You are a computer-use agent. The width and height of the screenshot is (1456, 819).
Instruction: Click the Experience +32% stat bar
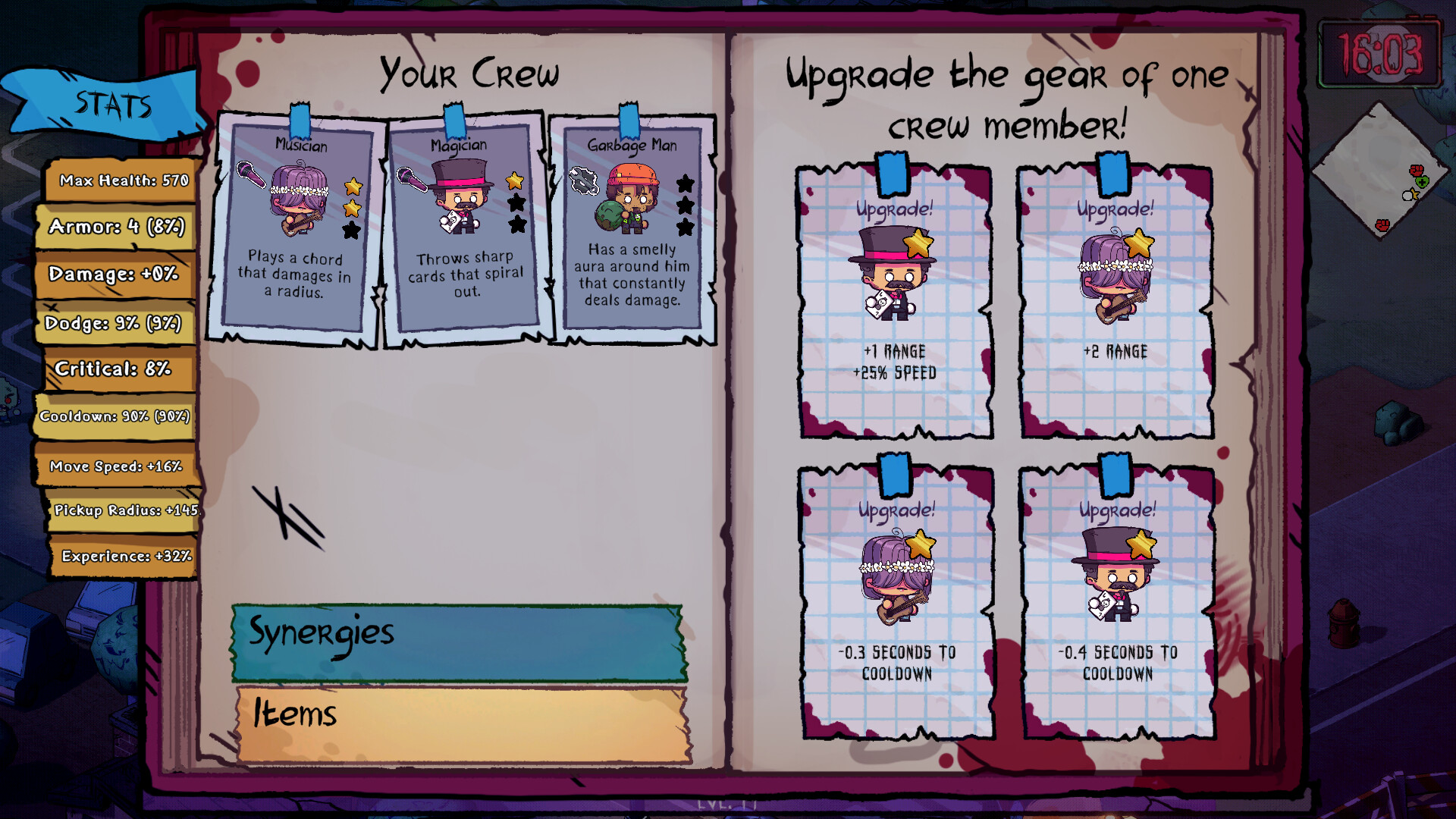pyautogui.click(x=121, y=556)
